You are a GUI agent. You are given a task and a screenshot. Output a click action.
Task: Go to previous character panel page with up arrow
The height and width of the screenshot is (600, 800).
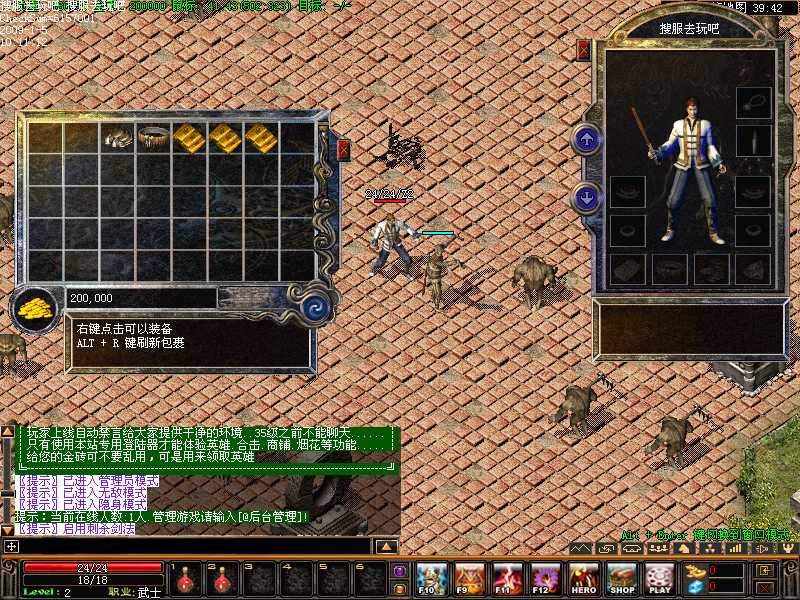pyautogui.click(x=586, y=139)
